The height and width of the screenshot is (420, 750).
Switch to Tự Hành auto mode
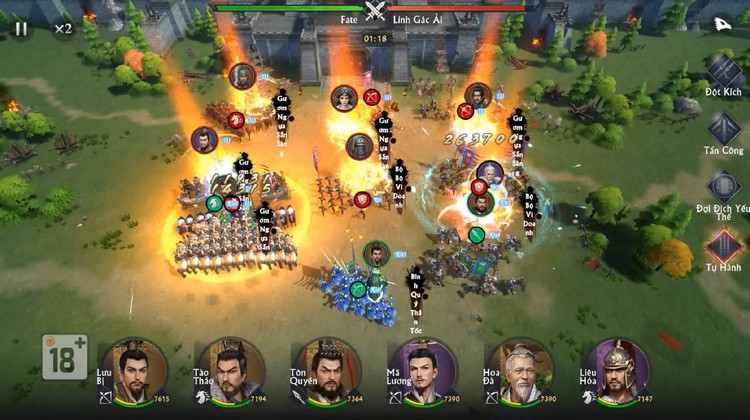[724, 245]
